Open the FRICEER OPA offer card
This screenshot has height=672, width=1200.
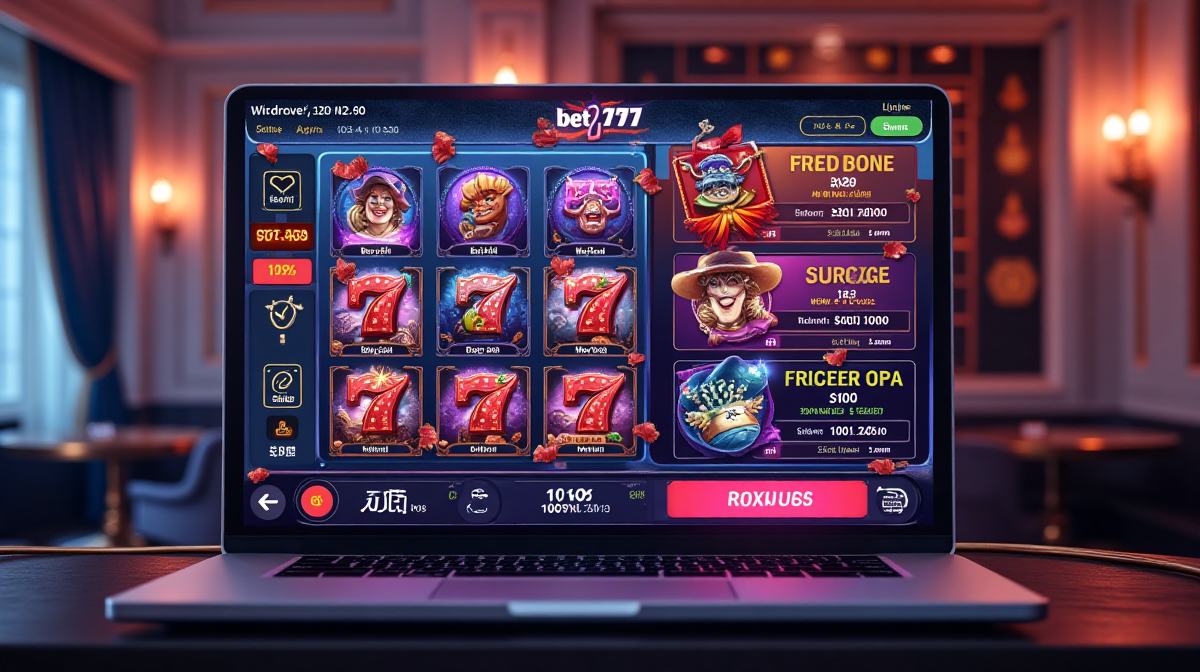pos(794,408)
